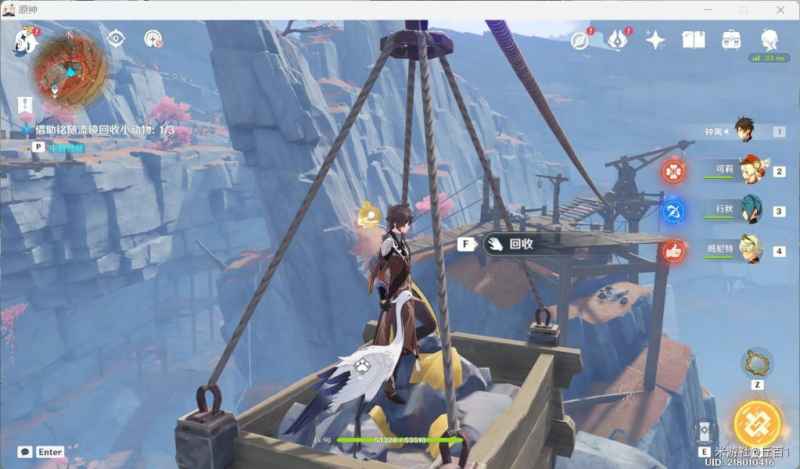The height and width of the screenshot is (469, 800).
Task: Open the compass events icon
Action: pos(581,40)
